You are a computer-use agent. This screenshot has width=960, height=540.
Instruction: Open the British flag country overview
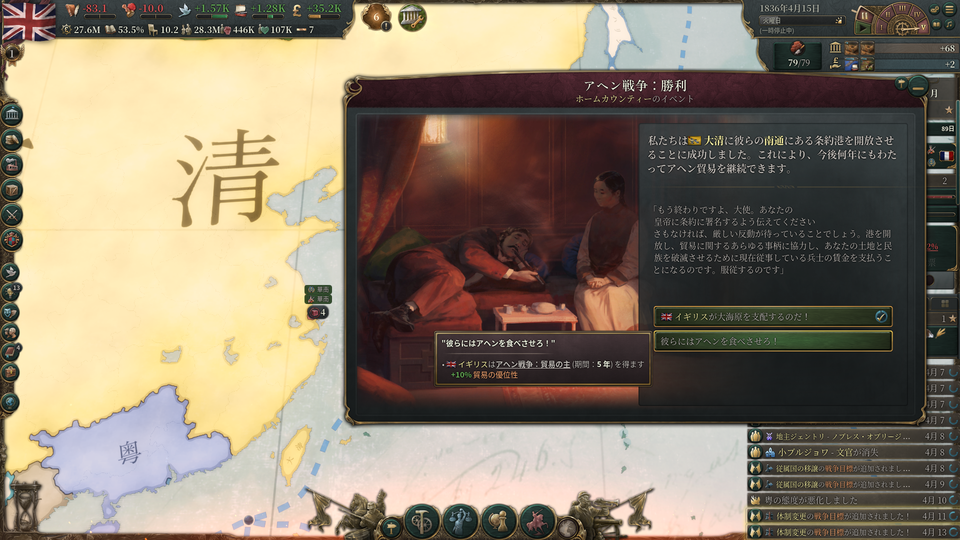tap(29, 21)
